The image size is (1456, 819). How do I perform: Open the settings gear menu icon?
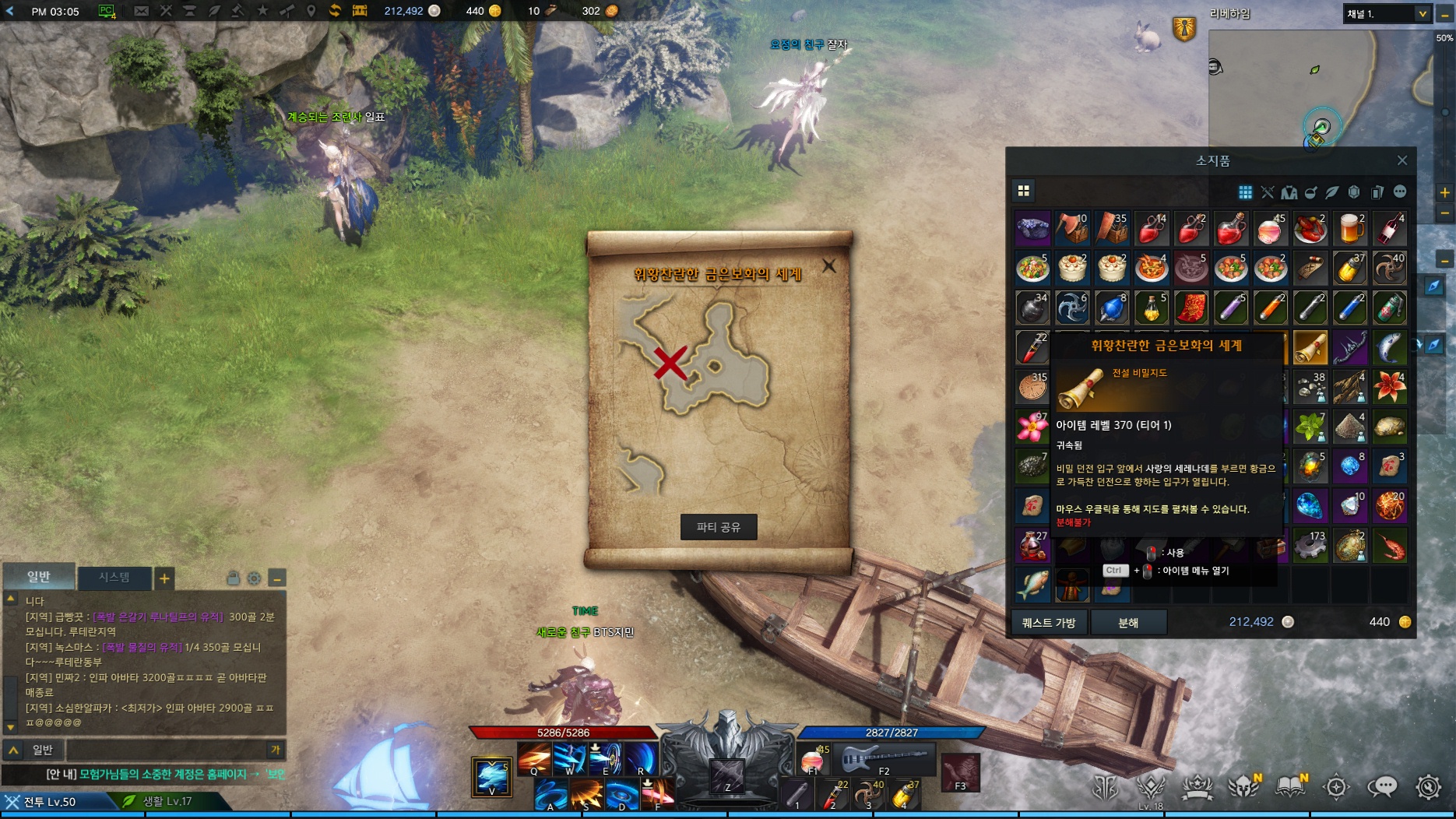tap(1428, 787)
